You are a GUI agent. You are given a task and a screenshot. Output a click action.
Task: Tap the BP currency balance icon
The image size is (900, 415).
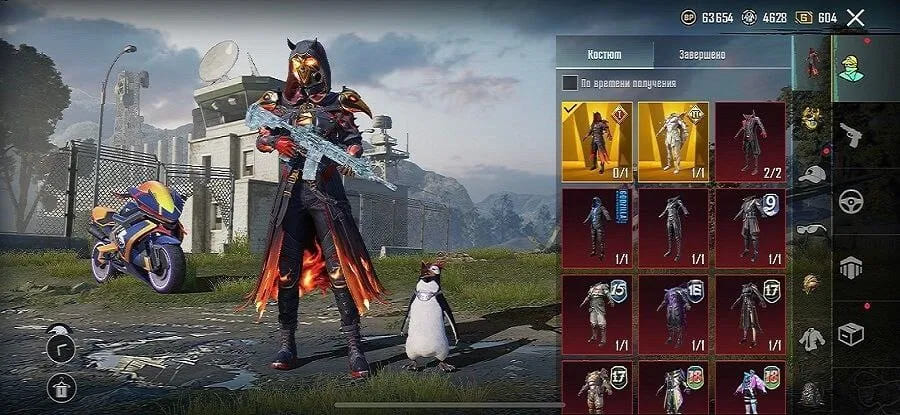688,17
